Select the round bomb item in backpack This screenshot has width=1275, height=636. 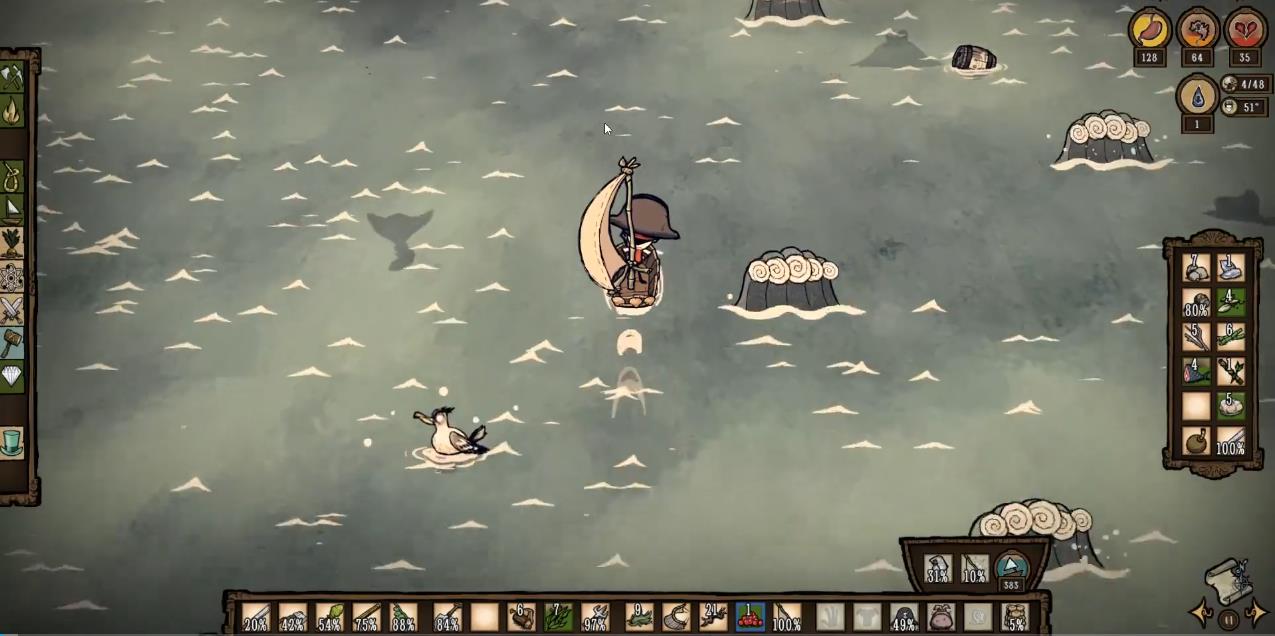coord(1196,441)
